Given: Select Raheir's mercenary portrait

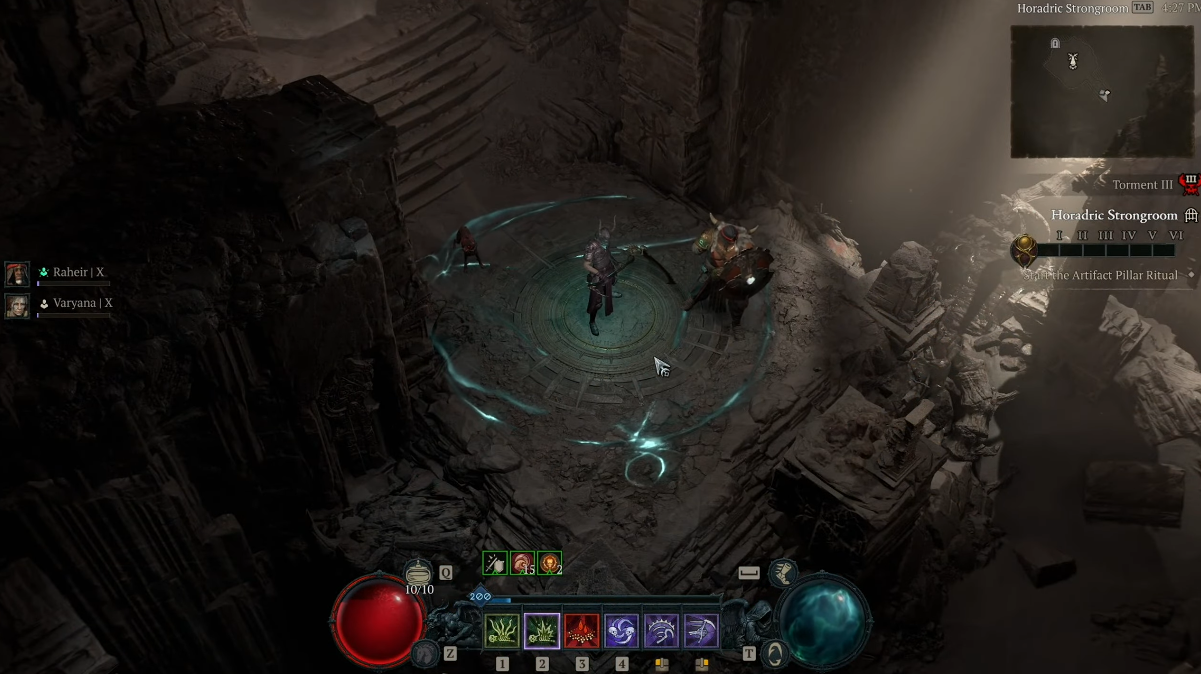Looking at the screenshot, I should 17,273.
